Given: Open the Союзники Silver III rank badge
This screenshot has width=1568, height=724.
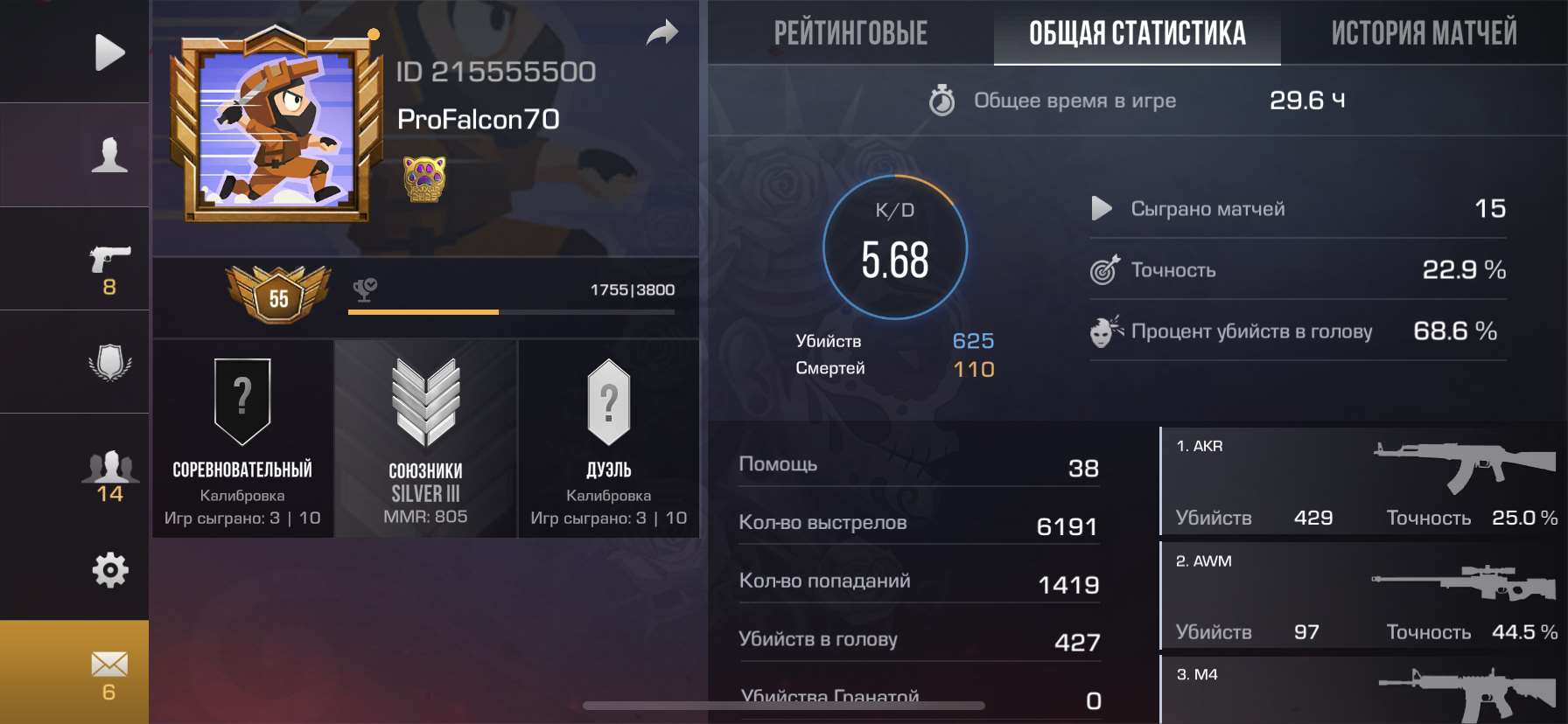Looking at the screenshot, I should (426, 437).
